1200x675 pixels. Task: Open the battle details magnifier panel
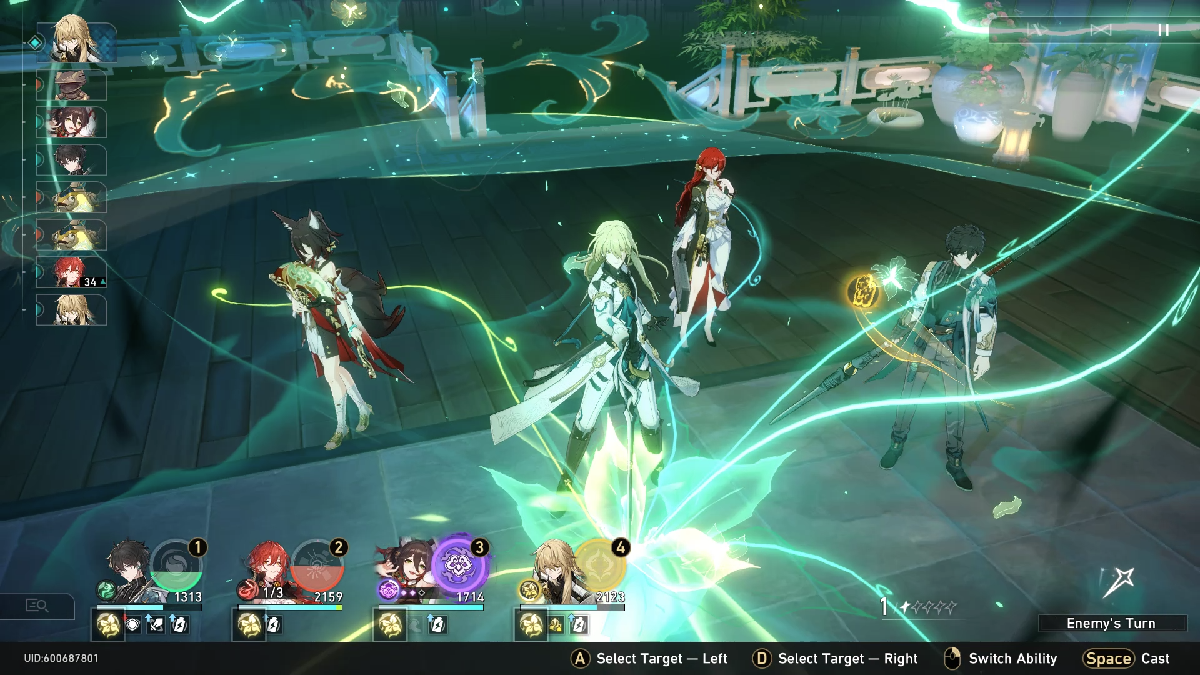(38, 605)
